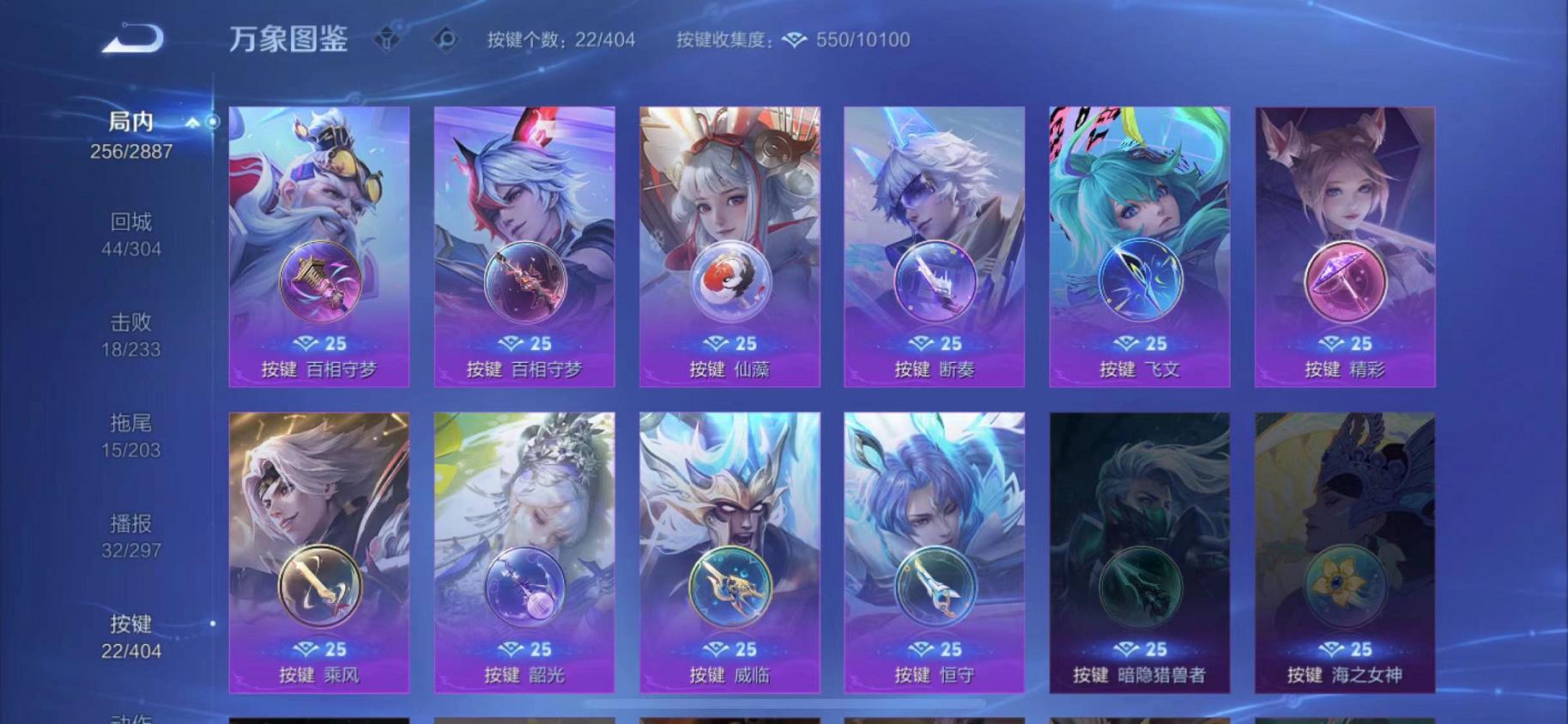Image resolution: width=1568 pixels, height=724 pixels.
Task: Click the diamond icon on the 仙藻 card
Action: [x=713, y=342]
